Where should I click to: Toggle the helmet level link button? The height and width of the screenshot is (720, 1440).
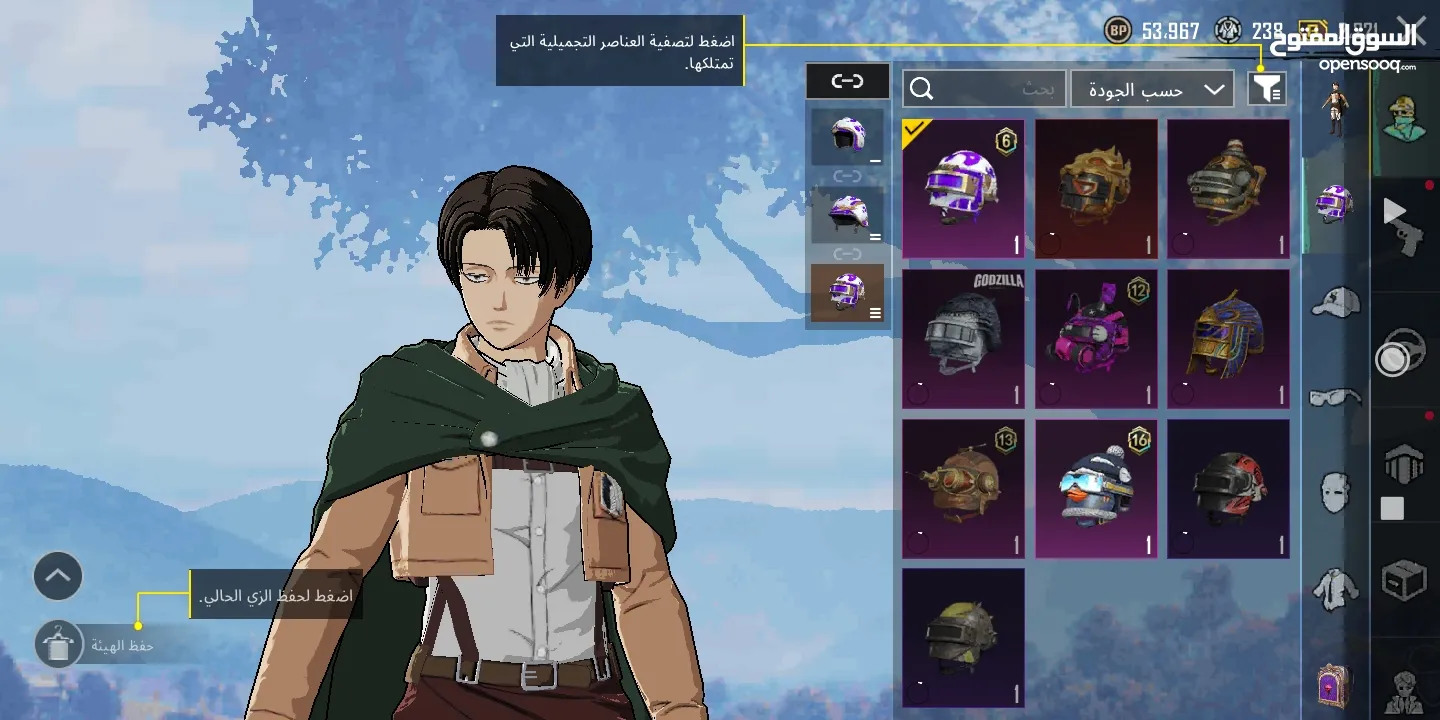pyautogui.click(x=847, y=81)
